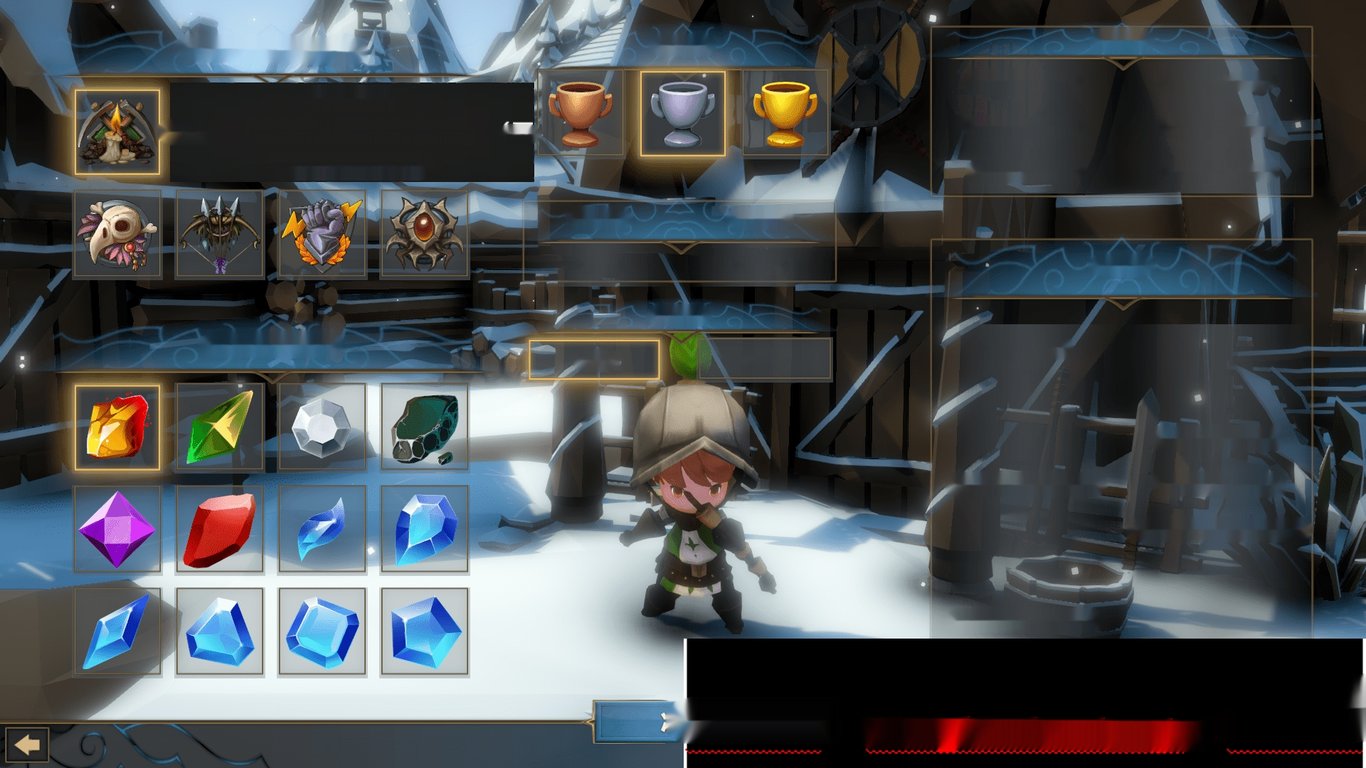Image resolution: width=1366 pixels, height=768 pixels.
Task: Select the dark green ore slot
Action: [425, 427]
